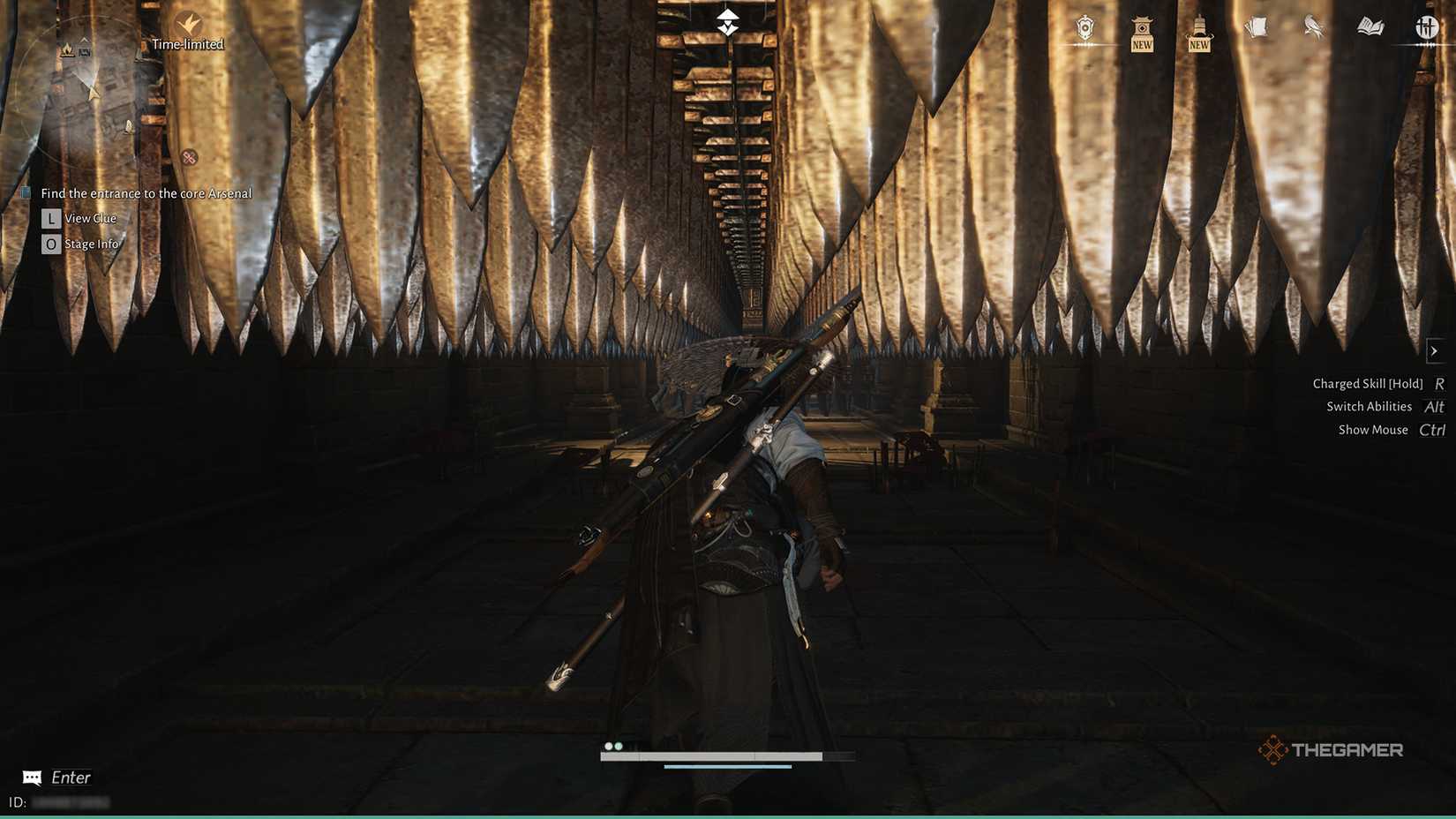The width and height of the screenshot is (1456, 819).
Task: Expand the compass marker at top center
Action: click(726, 19)
